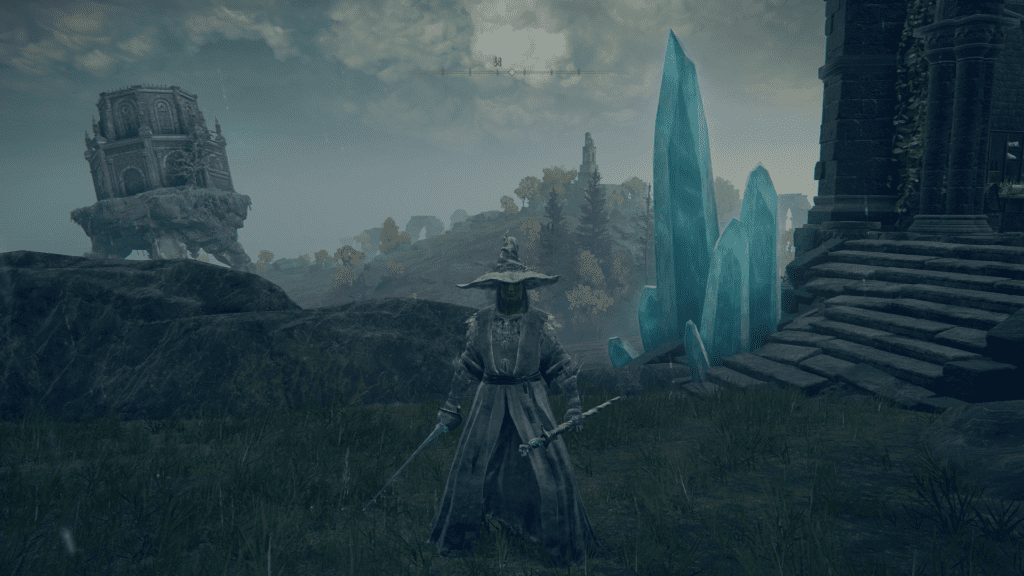
Task: Click the compass bar at top
Action: tap(512, 72)
